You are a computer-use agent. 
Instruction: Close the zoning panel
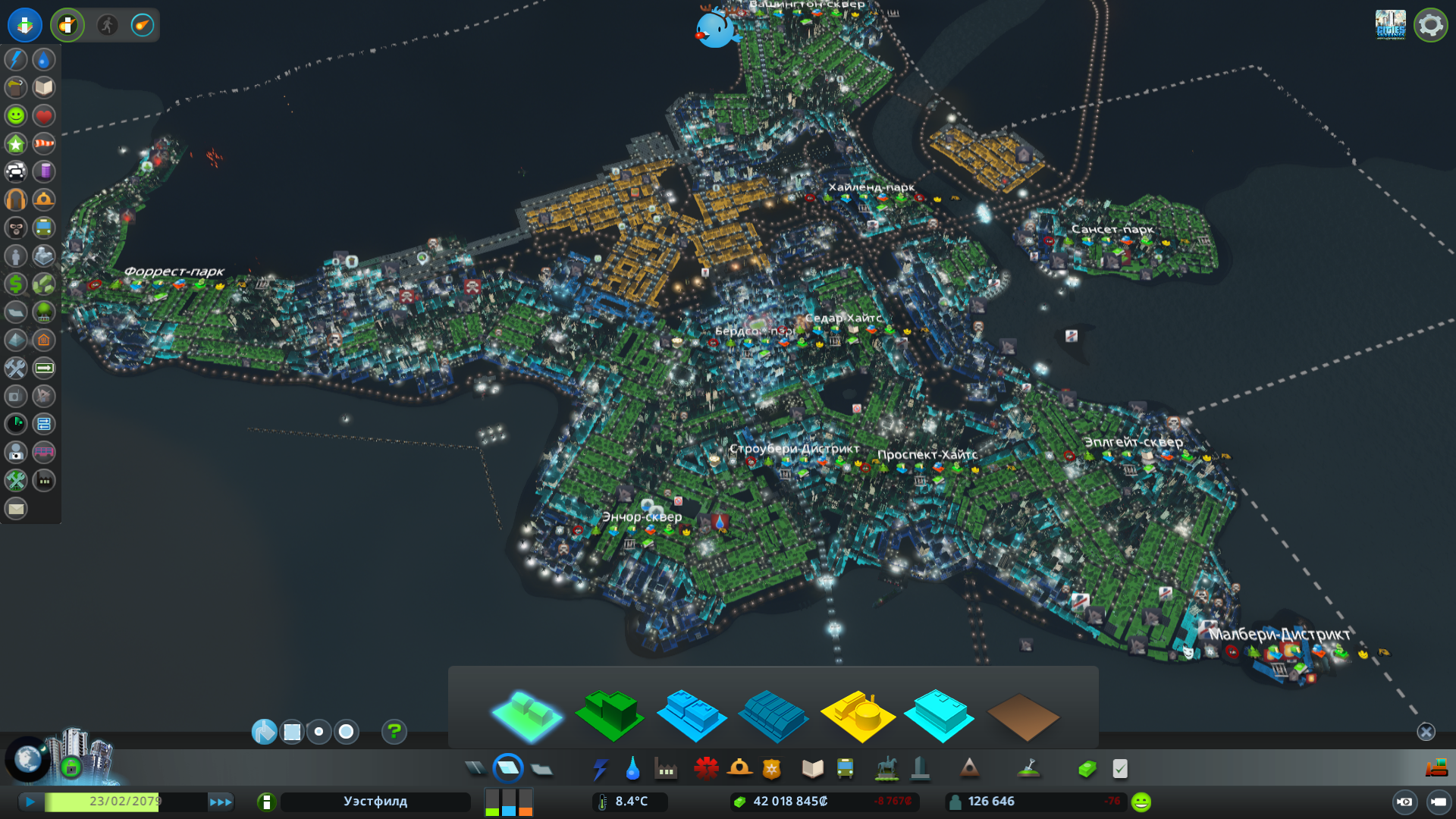coord(1426,732)
